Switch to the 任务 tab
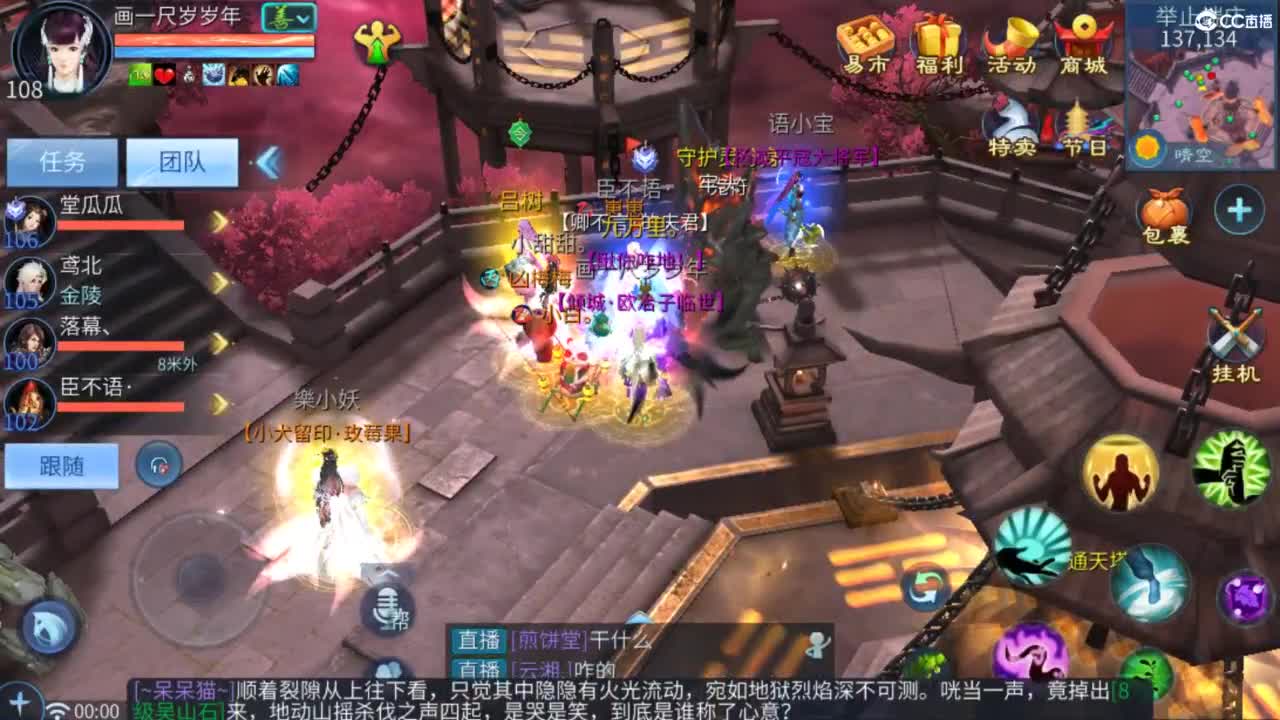The height and width of the screenshot is (720, 1280). point(60,160)
